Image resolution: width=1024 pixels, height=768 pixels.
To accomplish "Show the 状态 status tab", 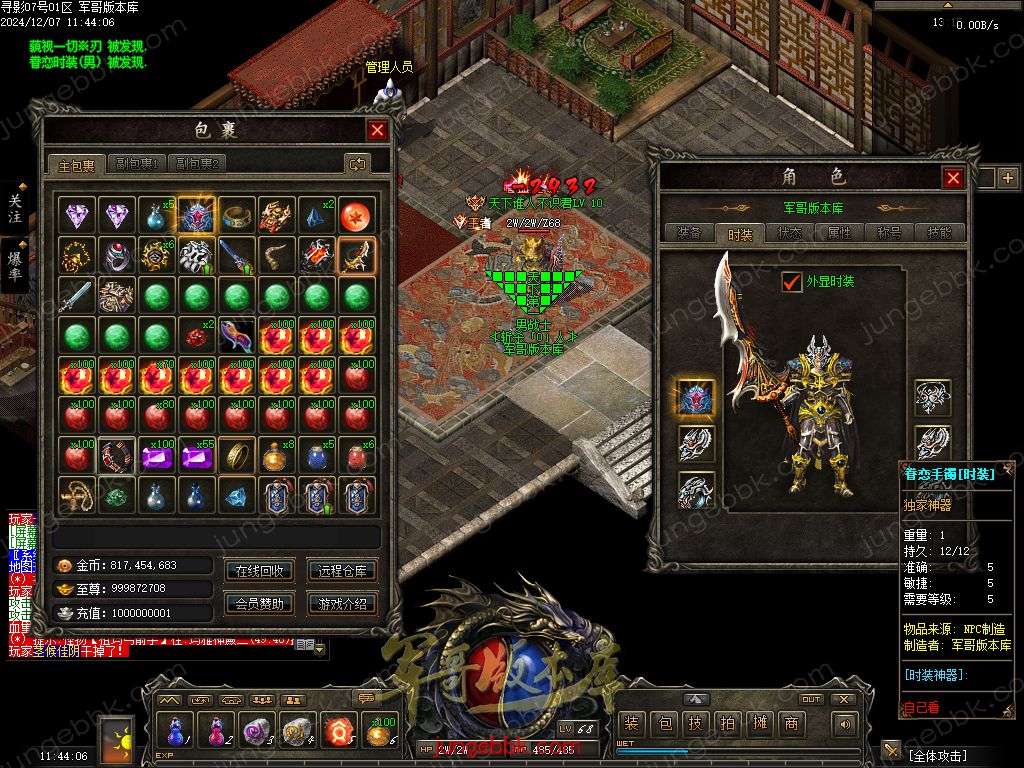I will (790, 234).
